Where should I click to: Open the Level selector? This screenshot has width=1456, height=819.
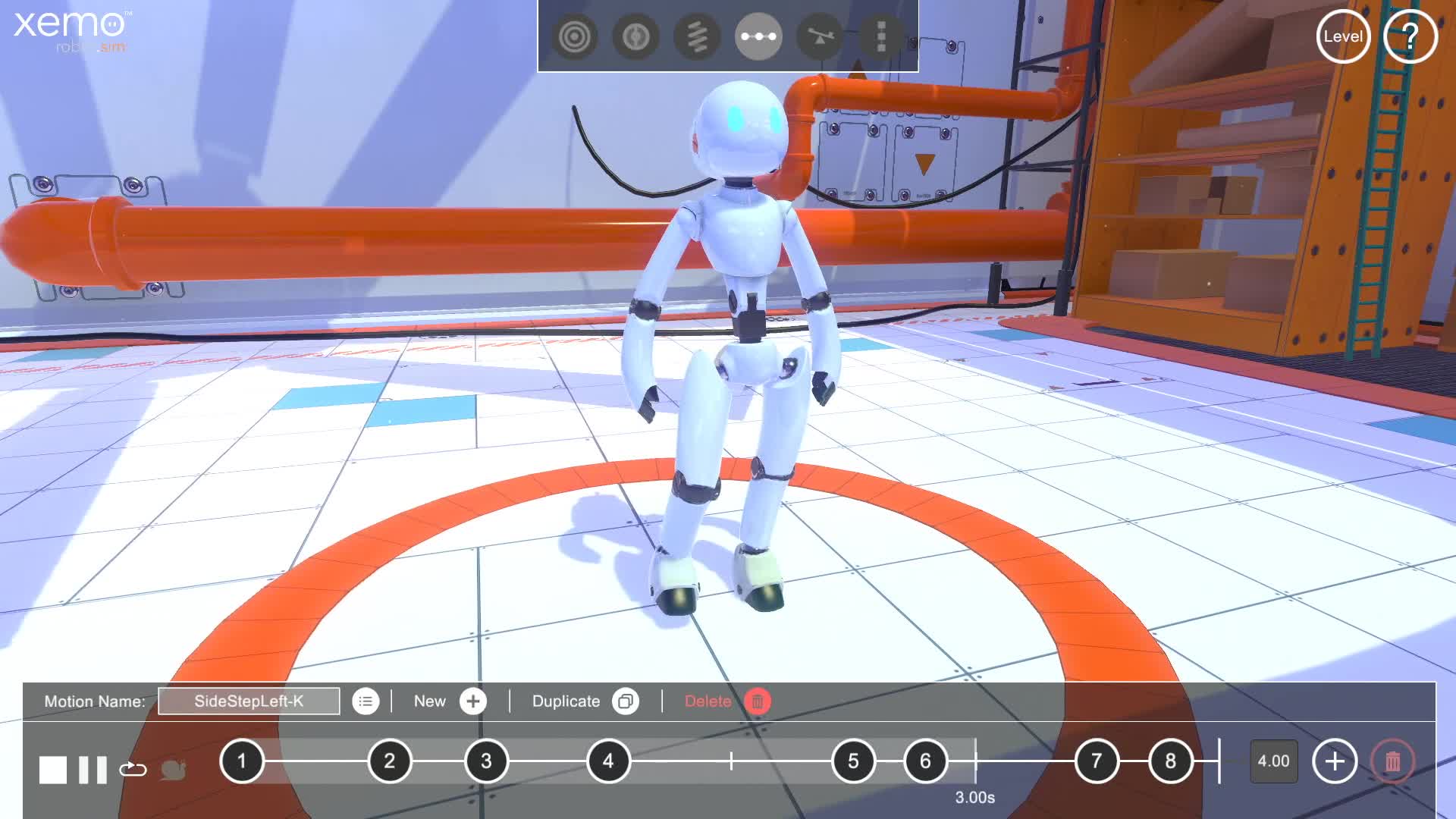click(x=1342, y=36)
